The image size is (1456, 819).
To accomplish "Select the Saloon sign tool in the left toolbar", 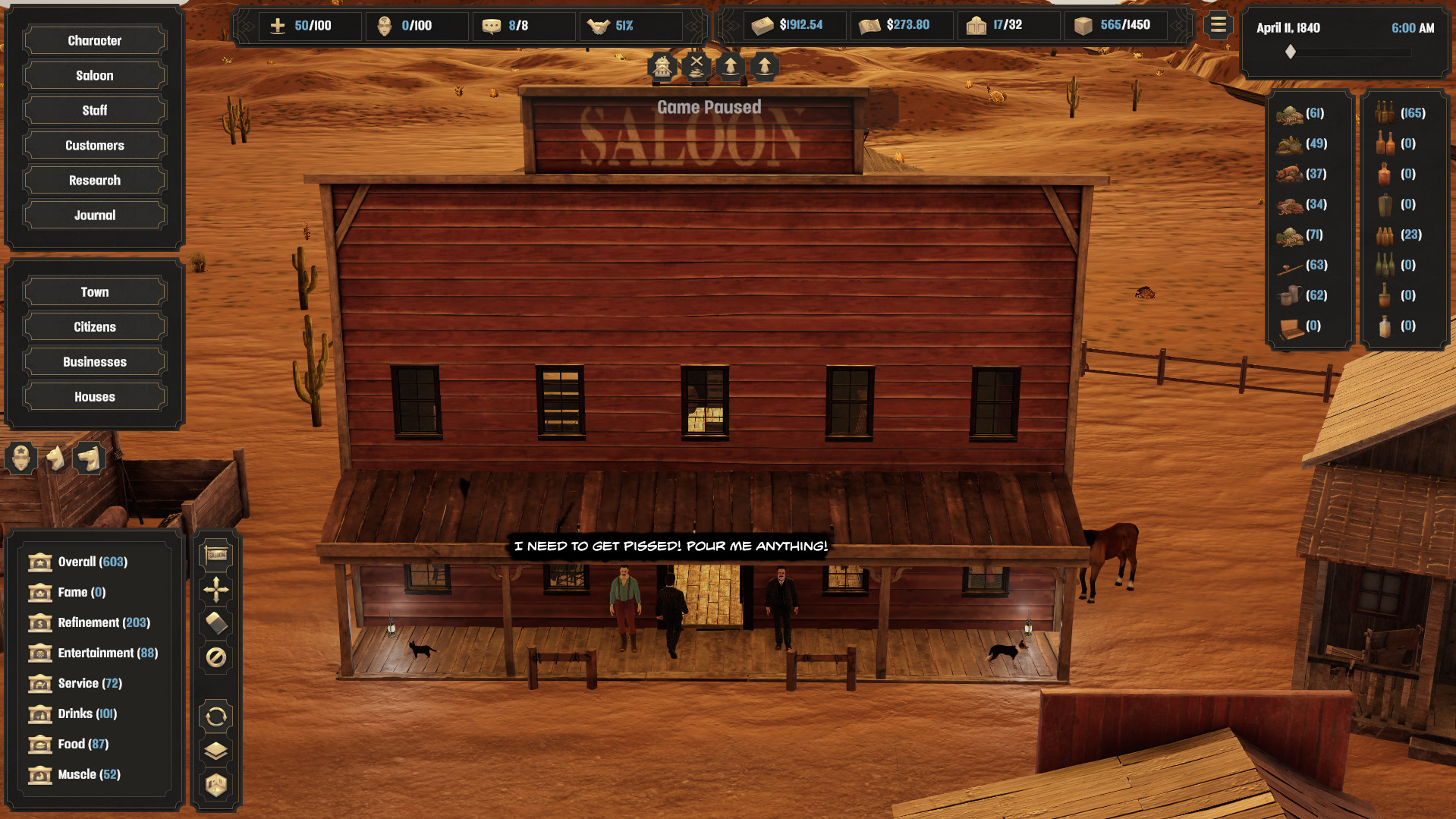I will click(215, 554).
